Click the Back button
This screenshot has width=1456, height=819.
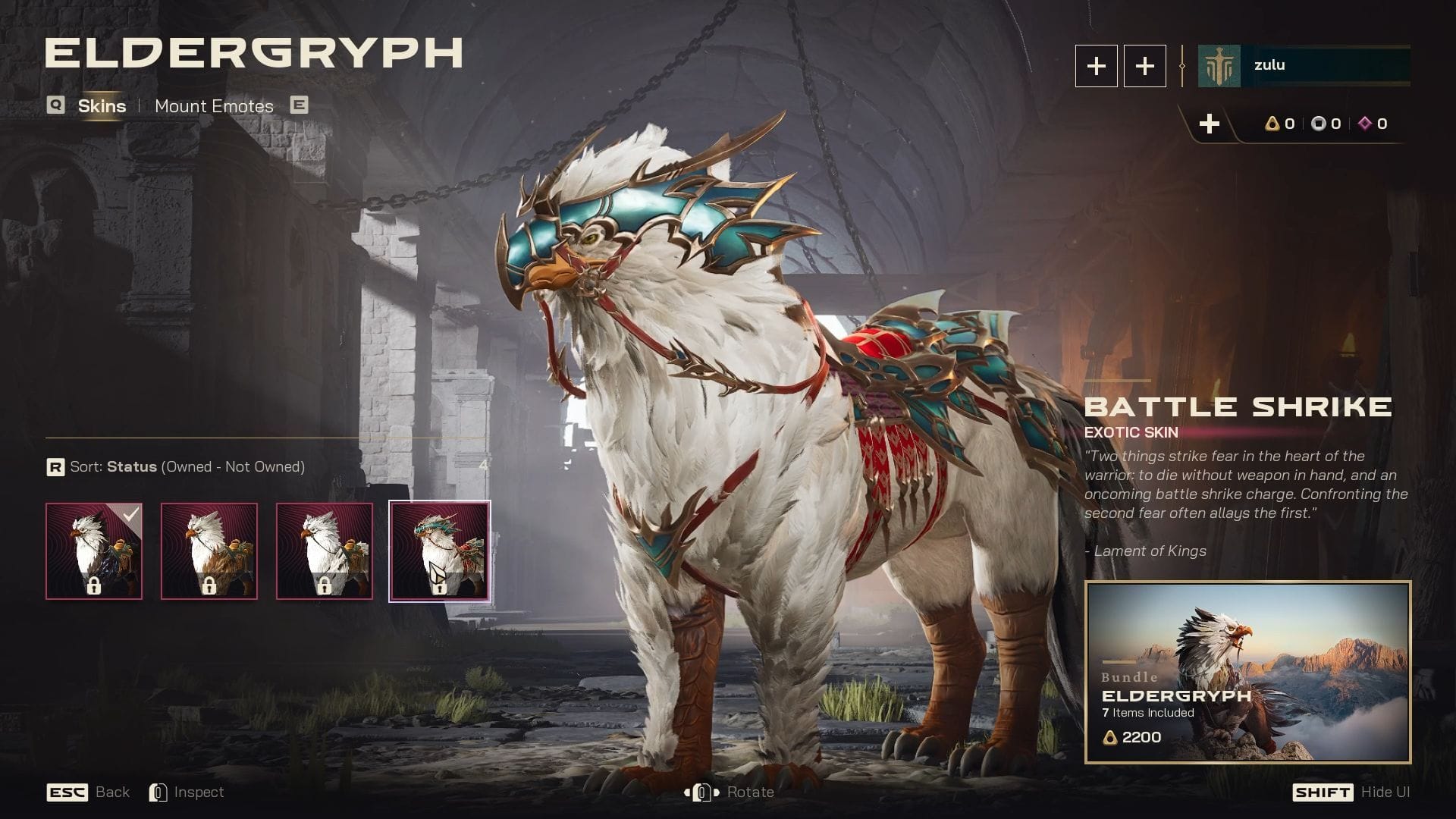point(89,792)
